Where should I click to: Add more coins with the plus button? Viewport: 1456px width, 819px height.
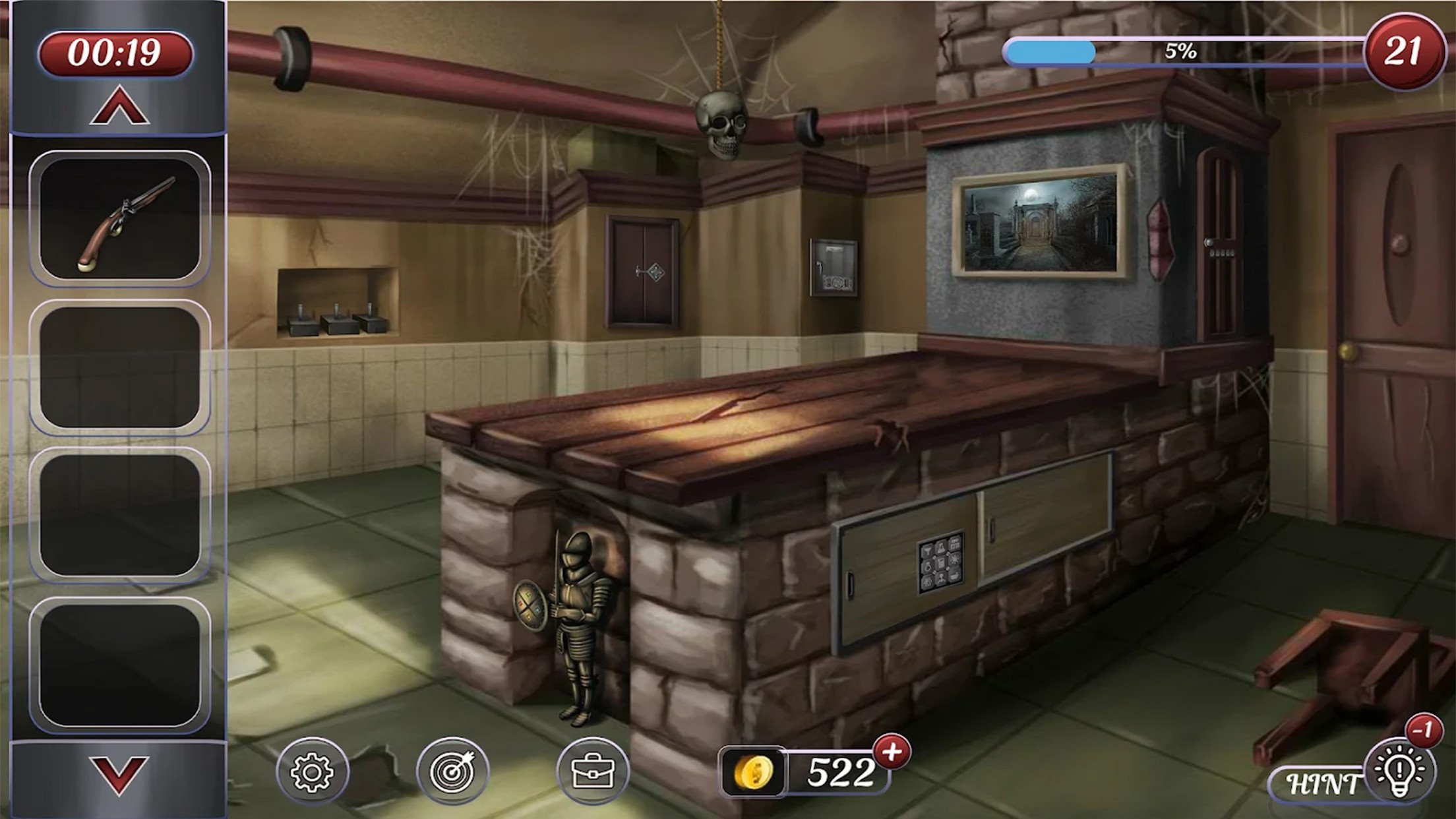[892, 752]
